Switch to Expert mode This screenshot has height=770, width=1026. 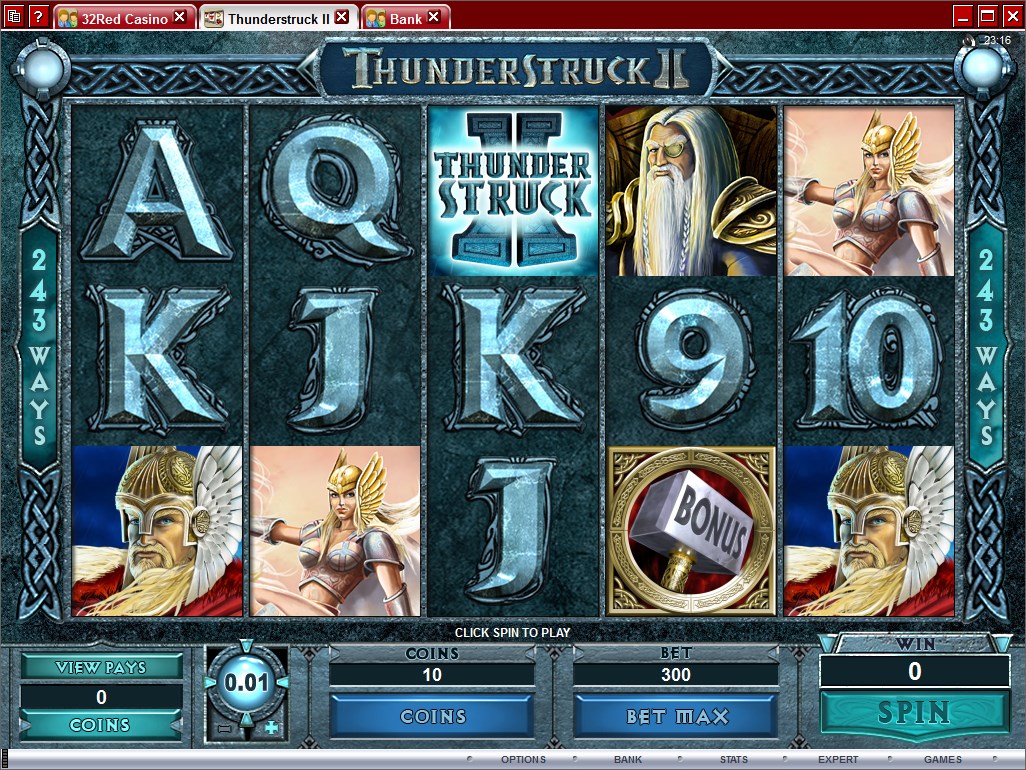838,760
